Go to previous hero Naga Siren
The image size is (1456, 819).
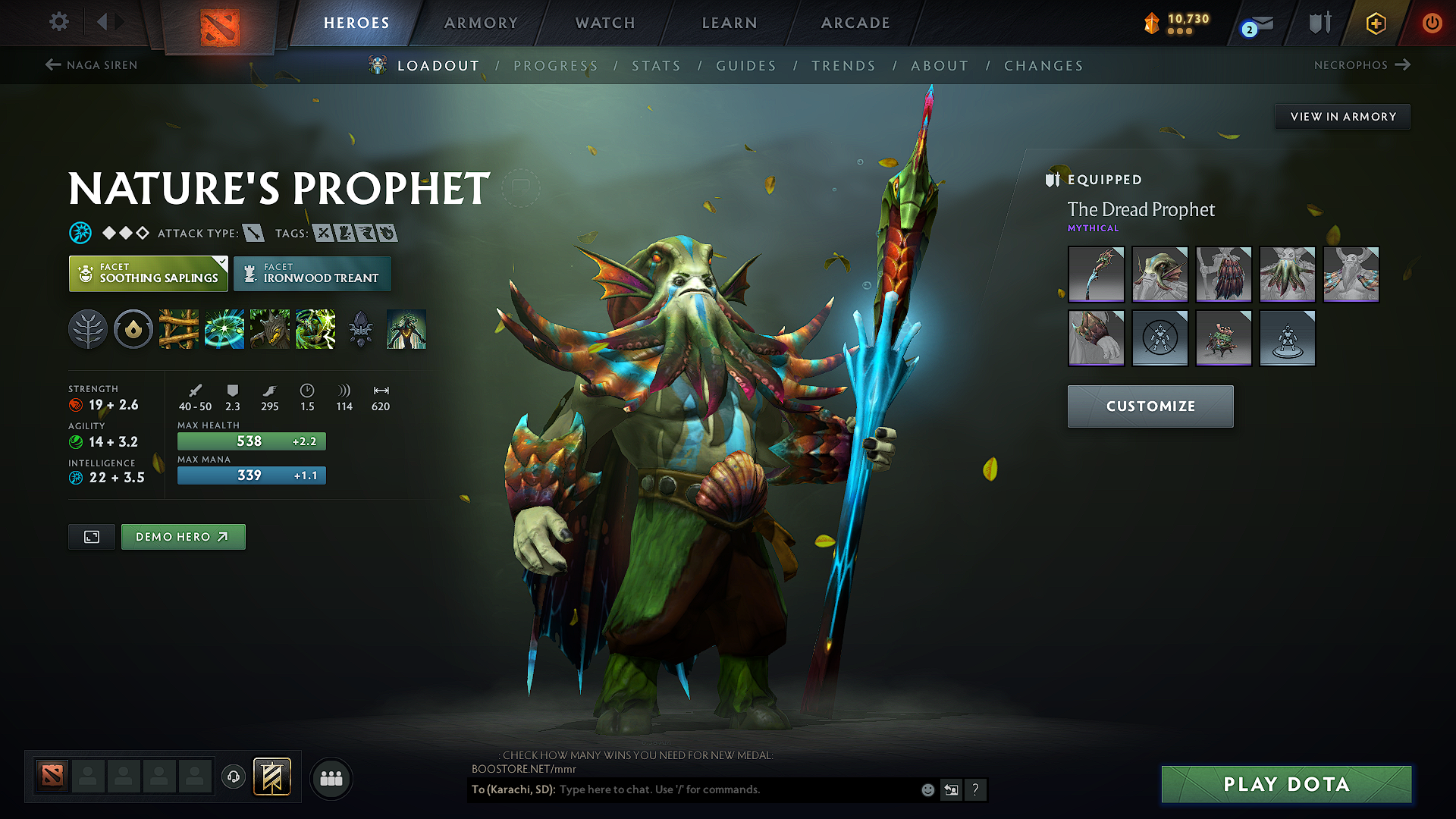[x=92, y=65]
